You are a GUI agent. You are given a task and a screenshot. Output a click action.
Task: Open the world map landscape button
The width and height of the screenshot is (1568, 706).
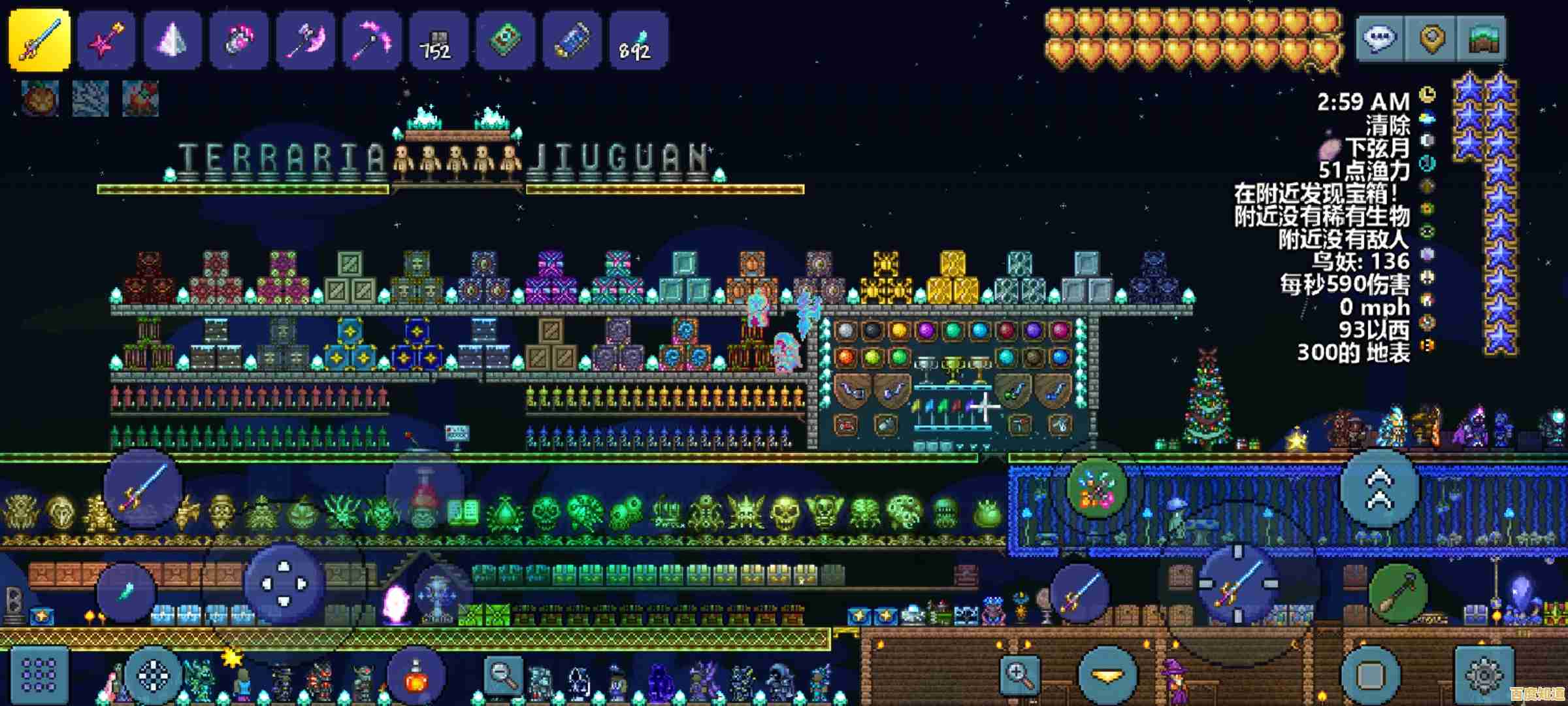tap(1482, 39)
